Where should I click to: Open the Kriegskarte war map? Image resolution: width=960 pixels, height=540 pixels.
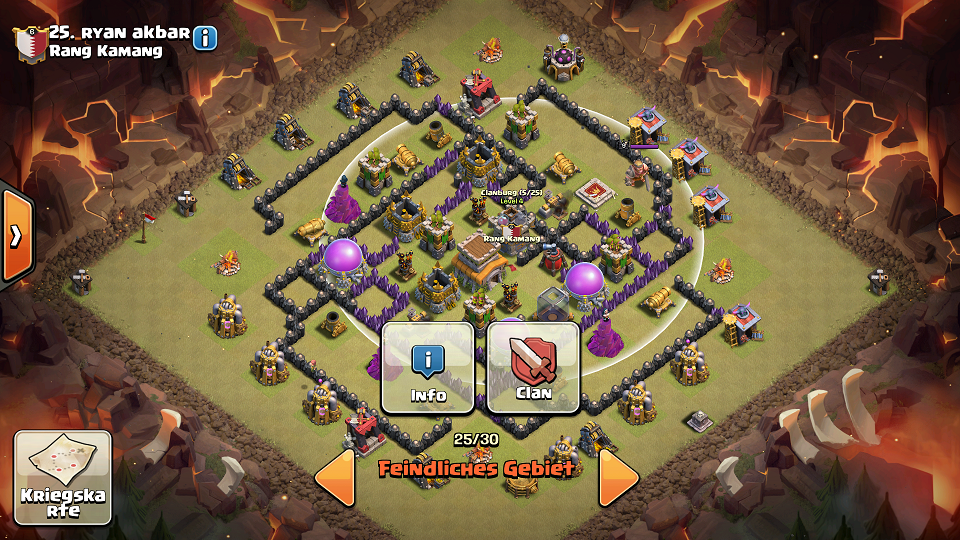[62, 476]
